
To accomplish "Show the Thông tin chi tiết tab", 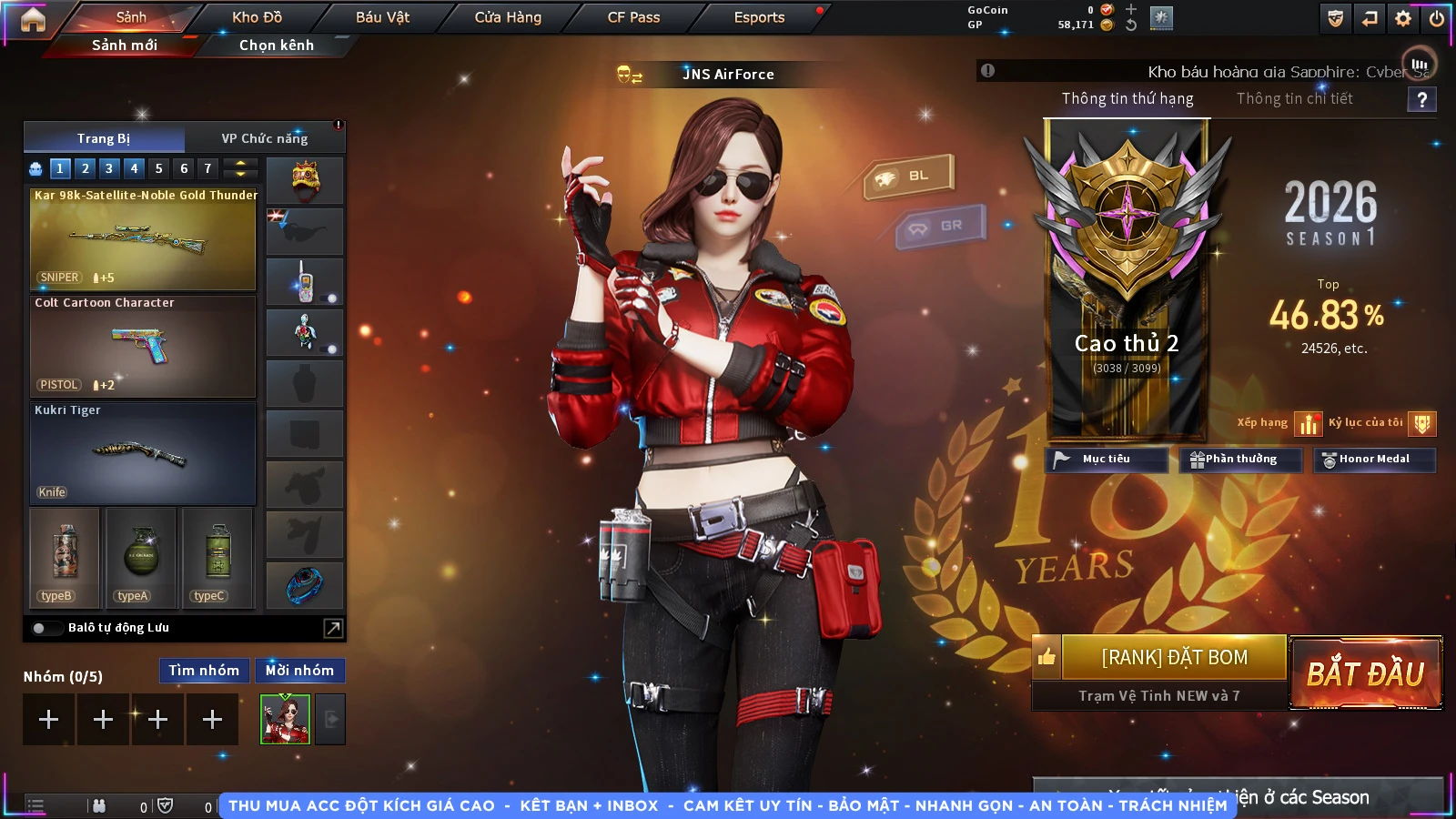I will click(x=1294, y=98).
